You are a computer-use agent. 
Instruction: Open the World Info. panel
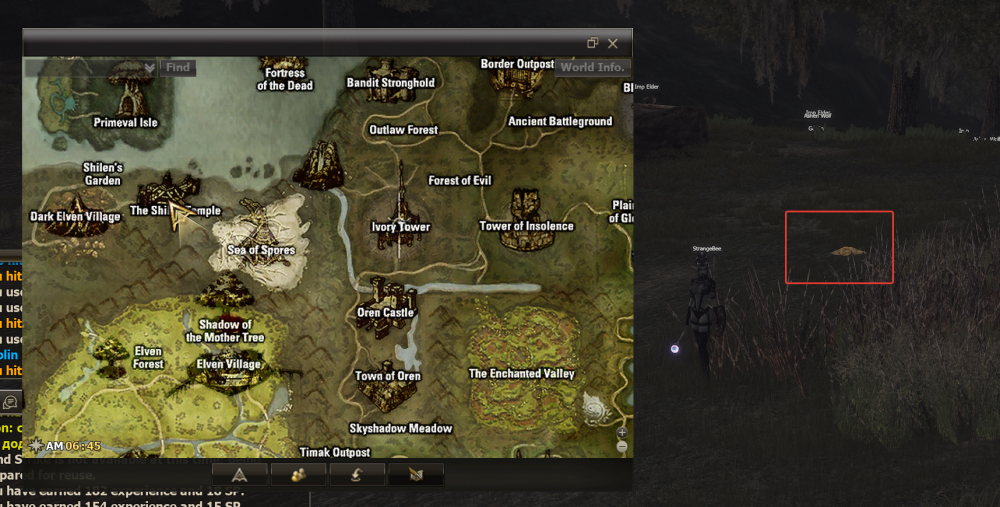tap(592, 67)
